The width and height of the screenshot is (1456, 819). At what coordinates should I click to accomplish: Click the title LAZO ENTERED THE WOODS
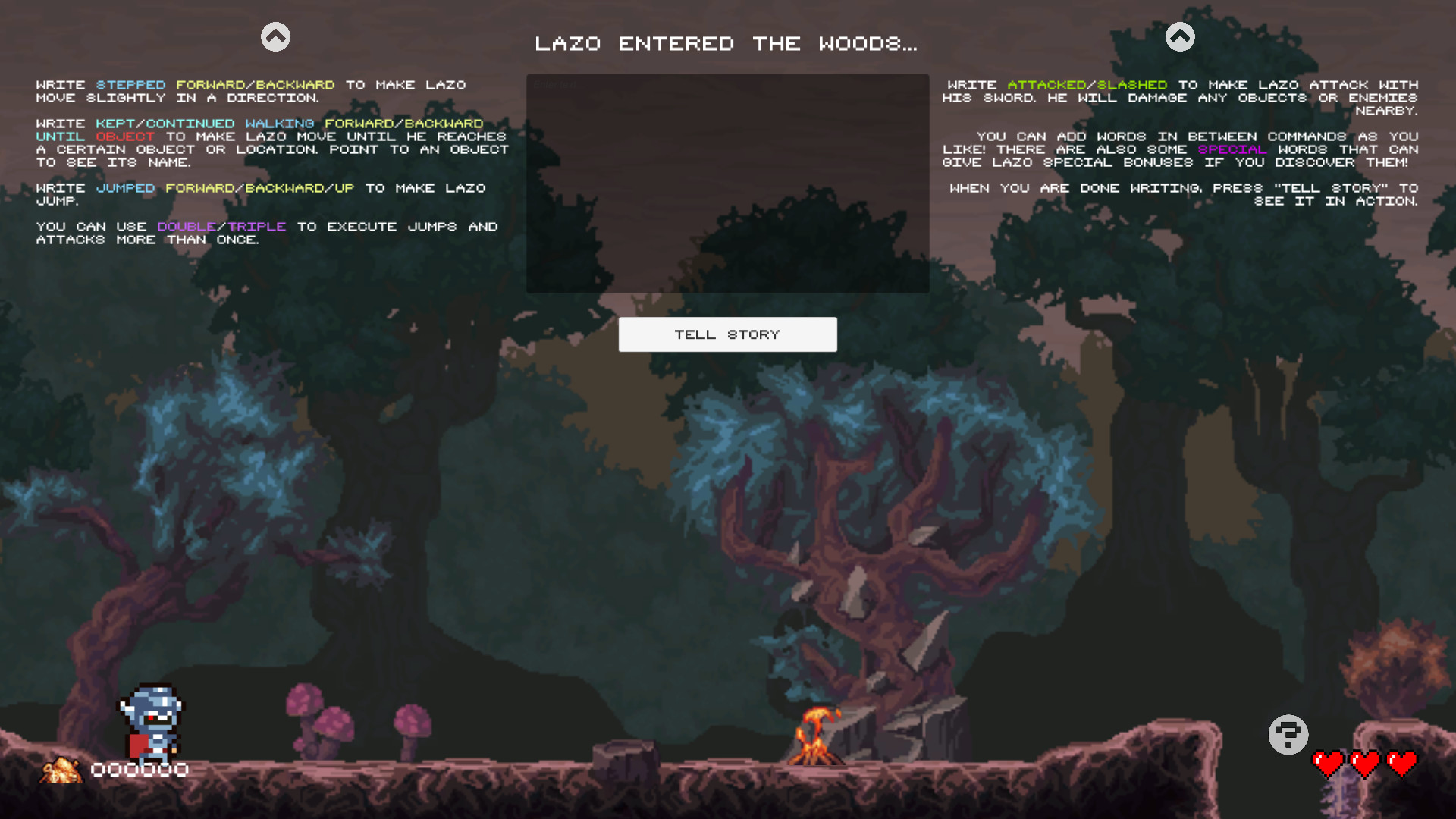point(727,43)
